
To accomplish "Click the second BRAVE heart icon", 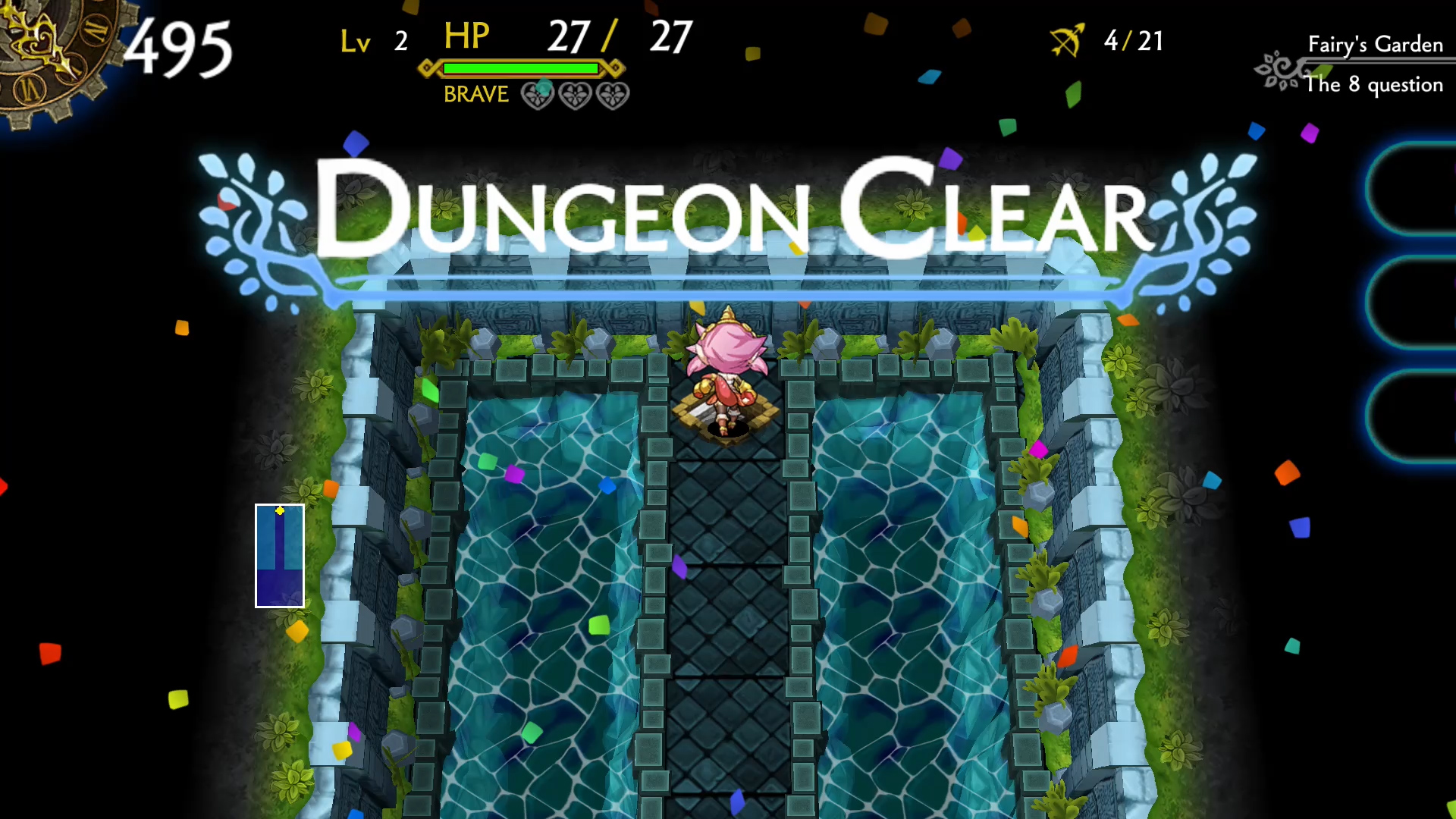I will tap(575, 96).
